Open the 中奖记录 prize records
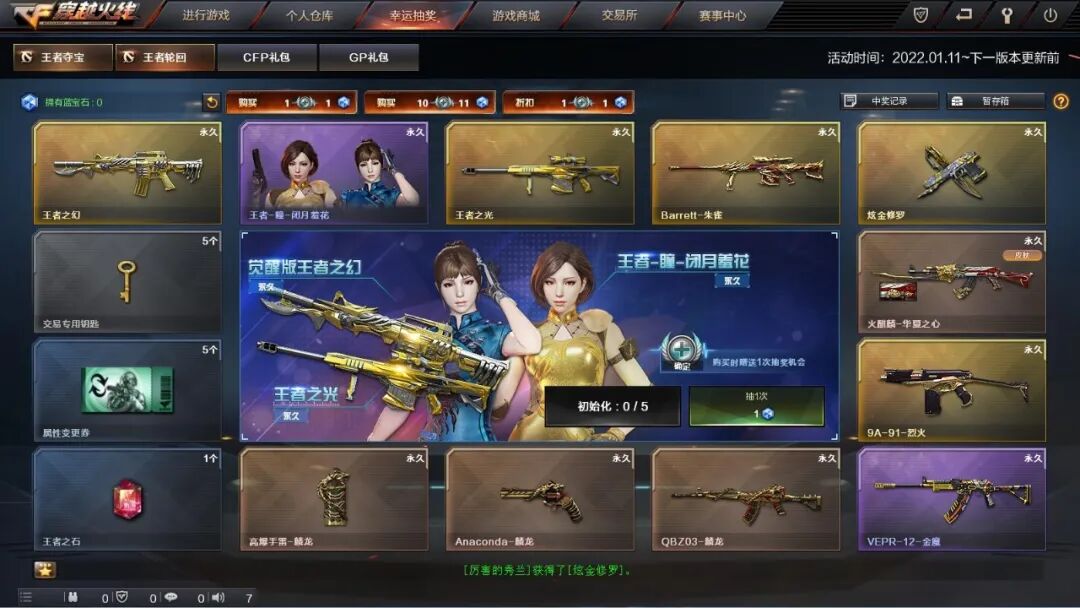This screenshot has height=608, width=1080. click(x=889, y=101)
